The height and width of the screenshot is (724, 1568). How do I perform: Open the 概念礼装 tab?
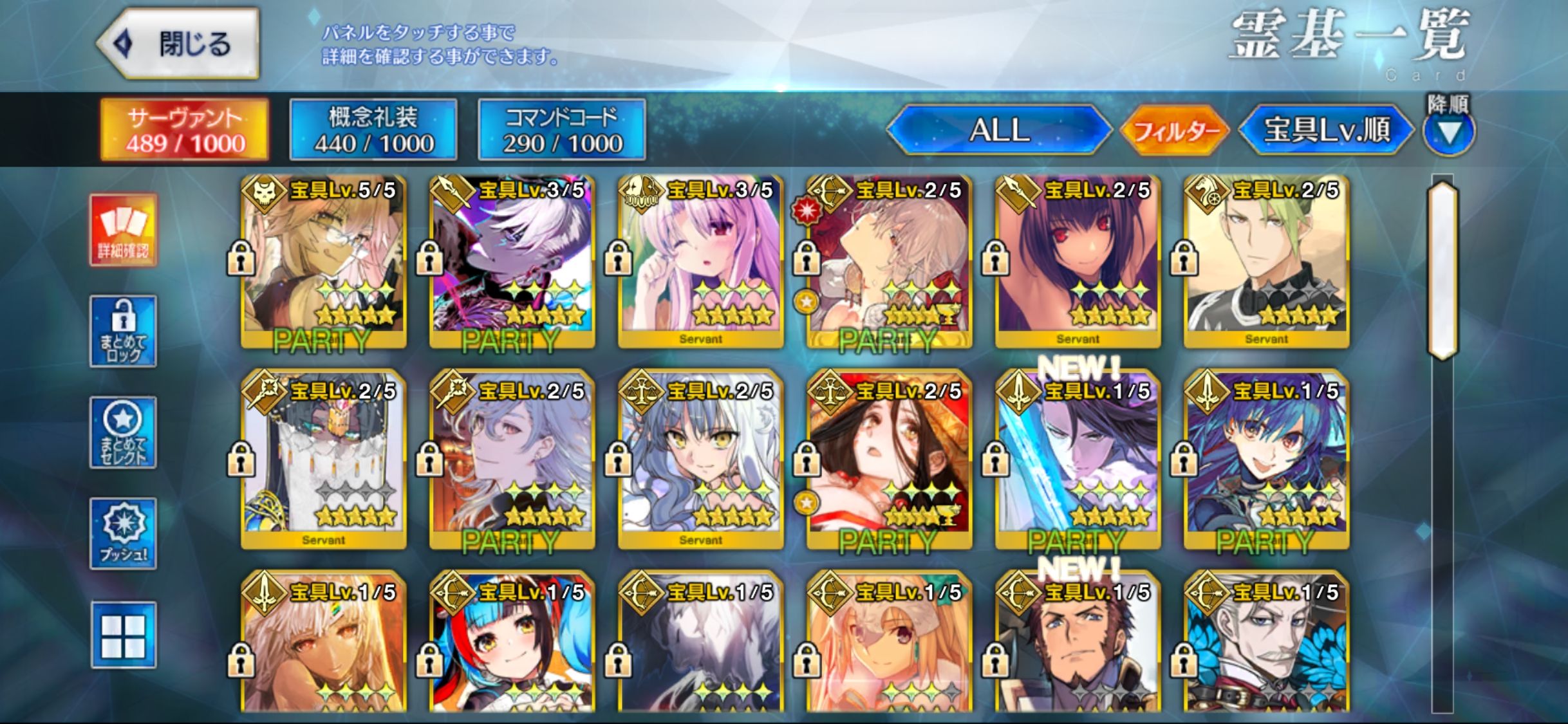(373, 130)
